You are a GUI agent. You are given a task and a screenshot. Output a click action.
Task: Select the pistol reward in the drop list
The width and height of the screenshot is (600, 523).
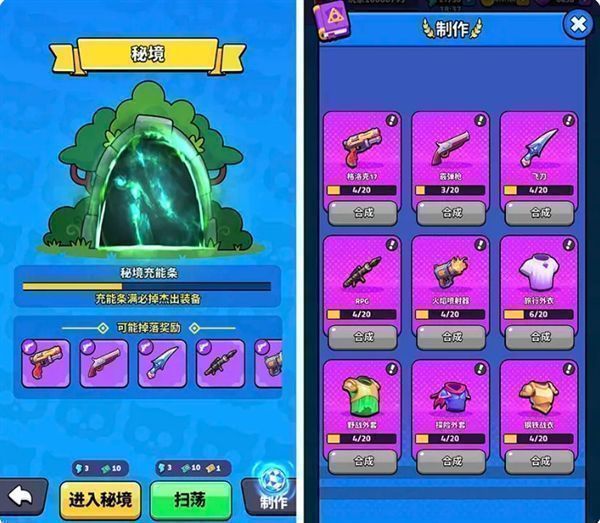click(x=46, y=363)
